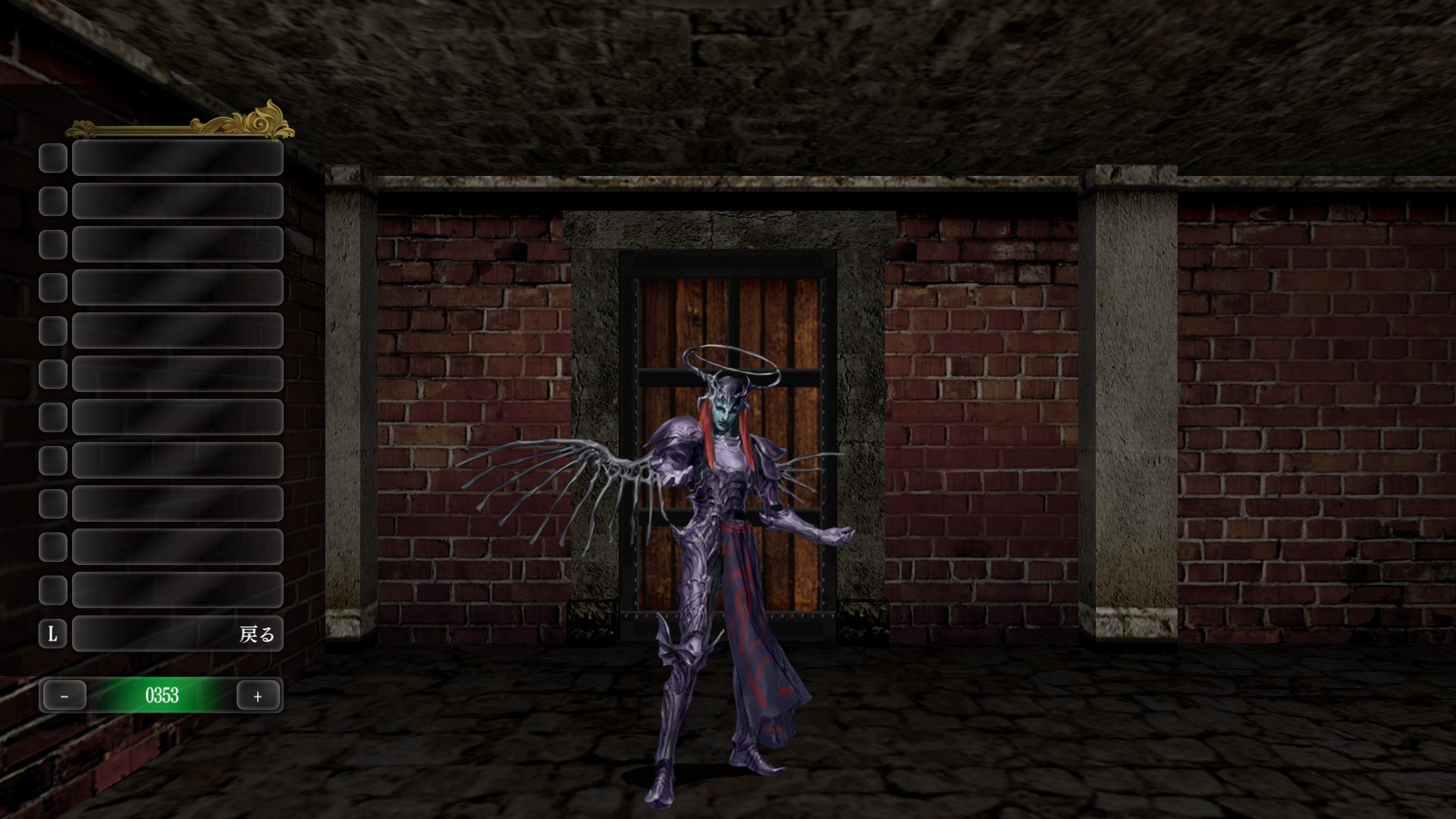The height and width of the screenshot is (819, 1456).
Task: Select the first entry in the left menu panel
Action: (177, 158)
